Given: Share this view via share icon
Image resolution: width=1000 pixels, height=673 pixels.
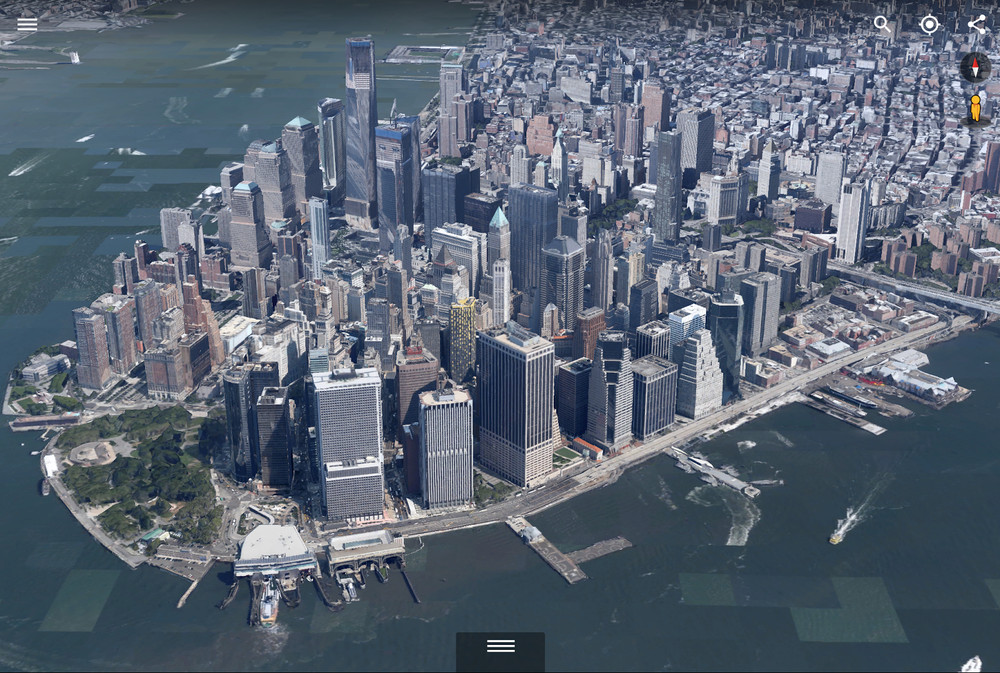Looking at the screenshot, I should 976,24.
